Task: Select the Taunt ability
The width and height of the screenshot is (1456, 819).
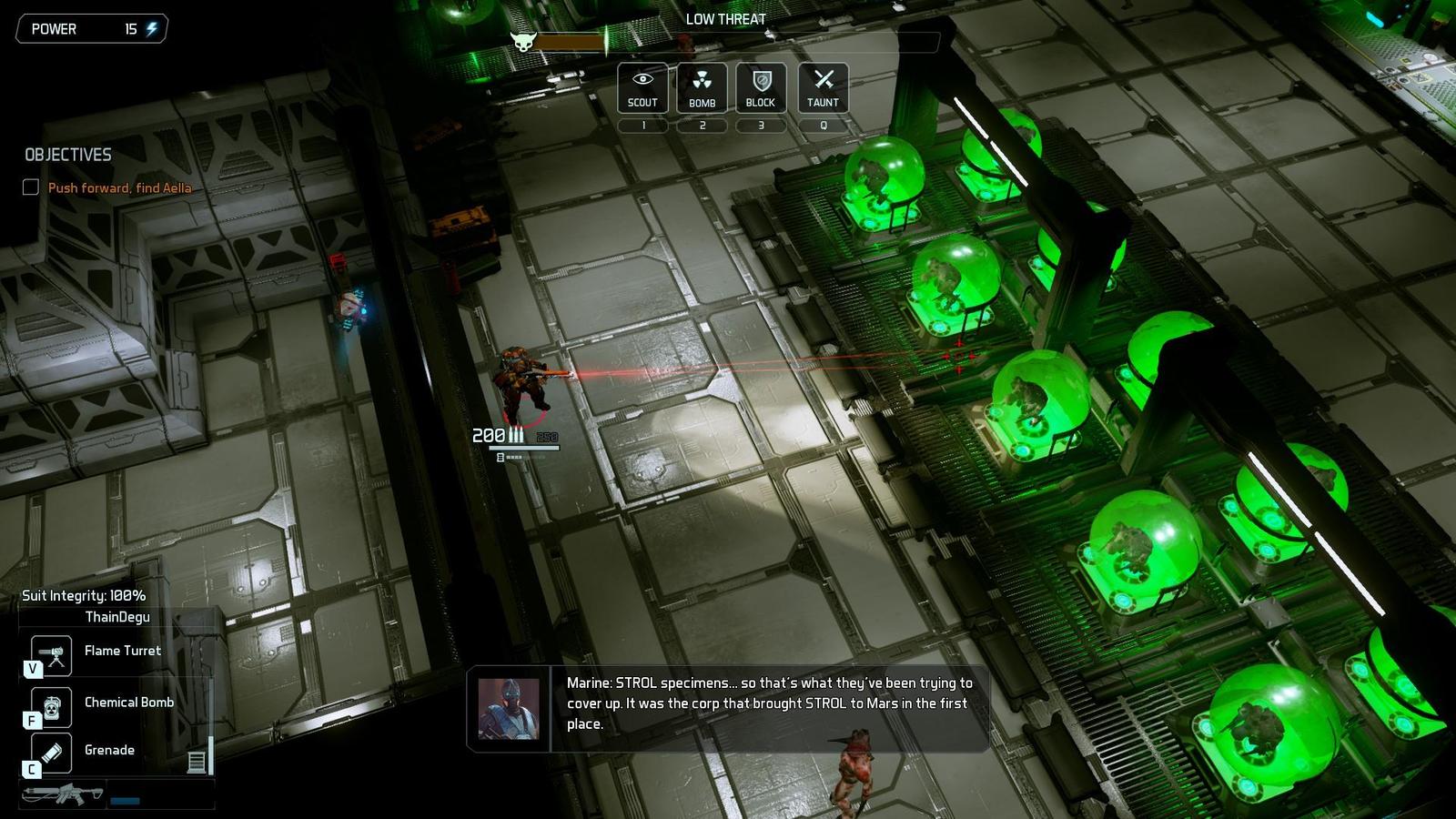Action: click(823, 87)
